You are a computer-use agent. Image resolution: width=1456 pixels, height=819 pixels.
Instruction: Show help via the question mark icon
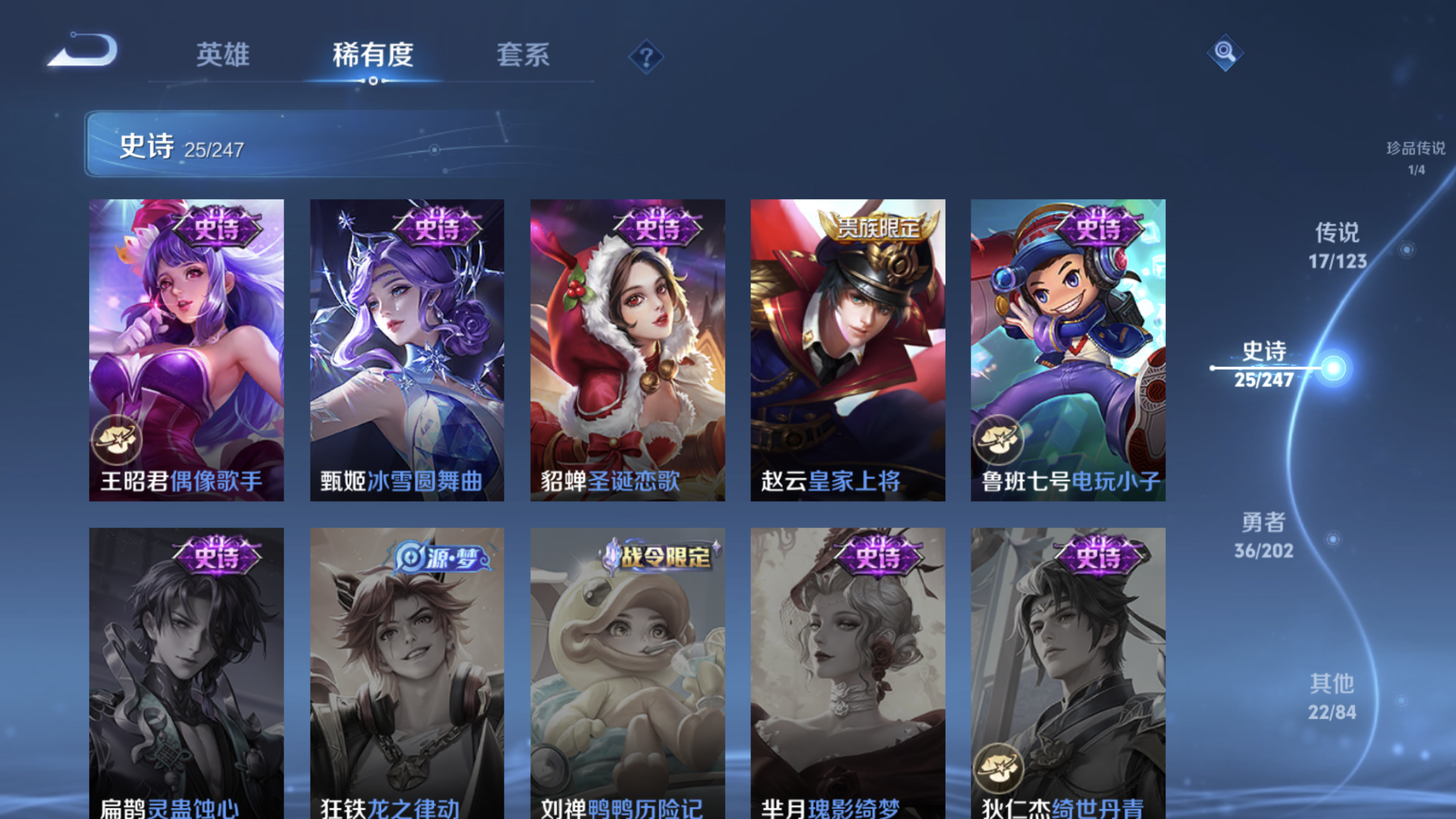coord(646,57)
